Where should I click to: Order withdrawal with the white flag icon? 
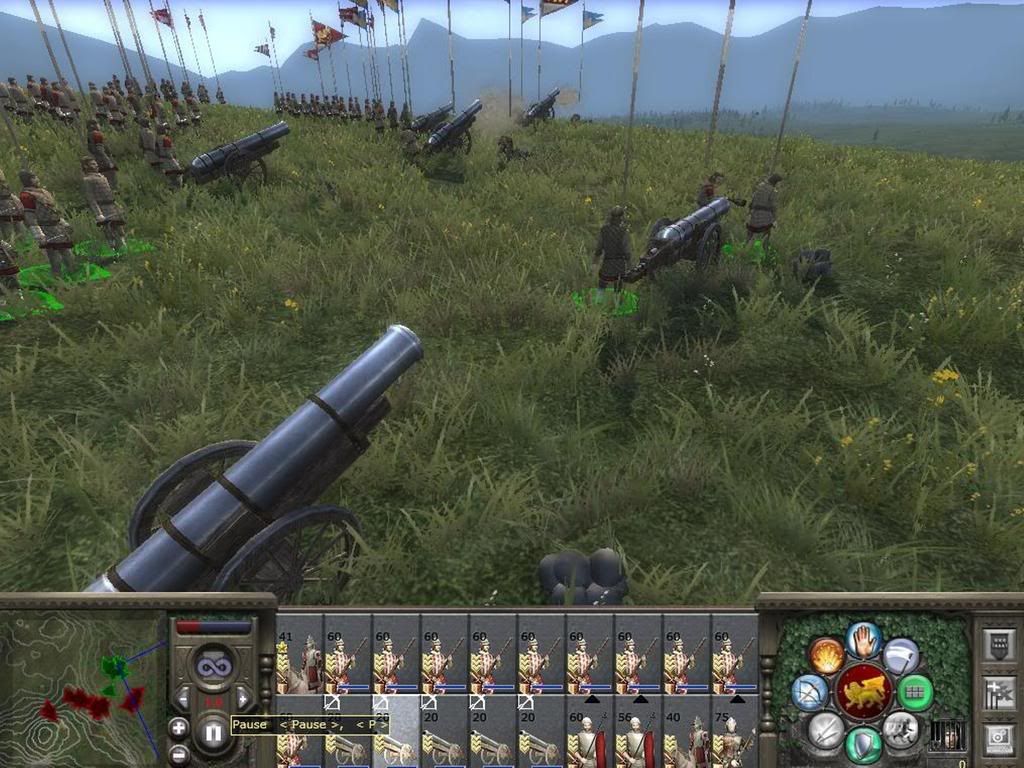point(900,656)
